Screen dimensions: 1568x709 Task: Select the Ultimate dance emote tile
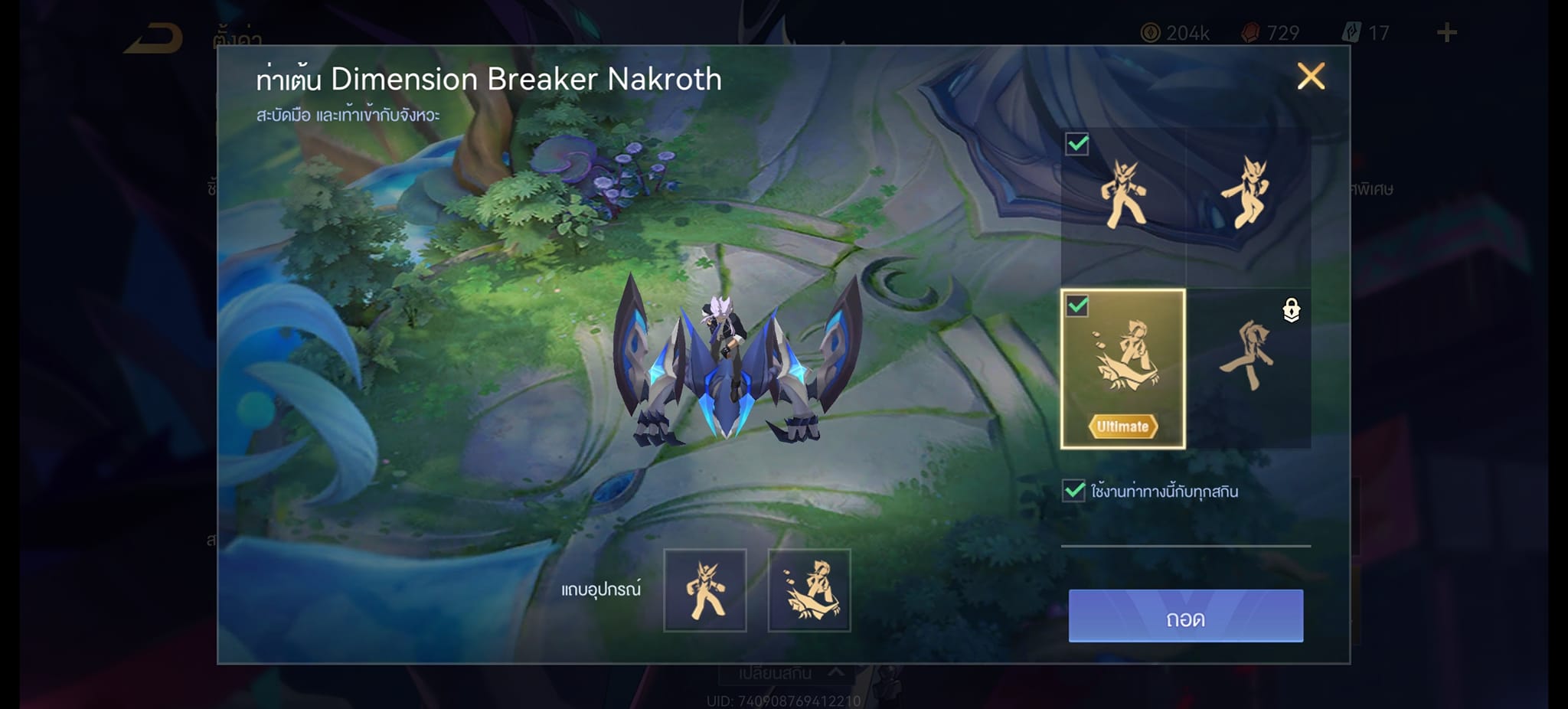click(x=1122, y=368)
